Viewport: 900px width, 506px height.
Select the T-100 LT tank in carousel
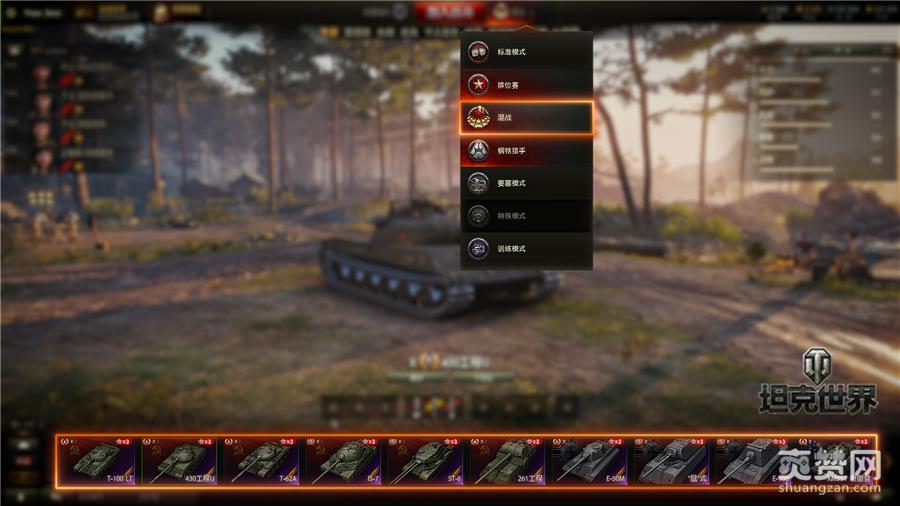tap(97, 462)
